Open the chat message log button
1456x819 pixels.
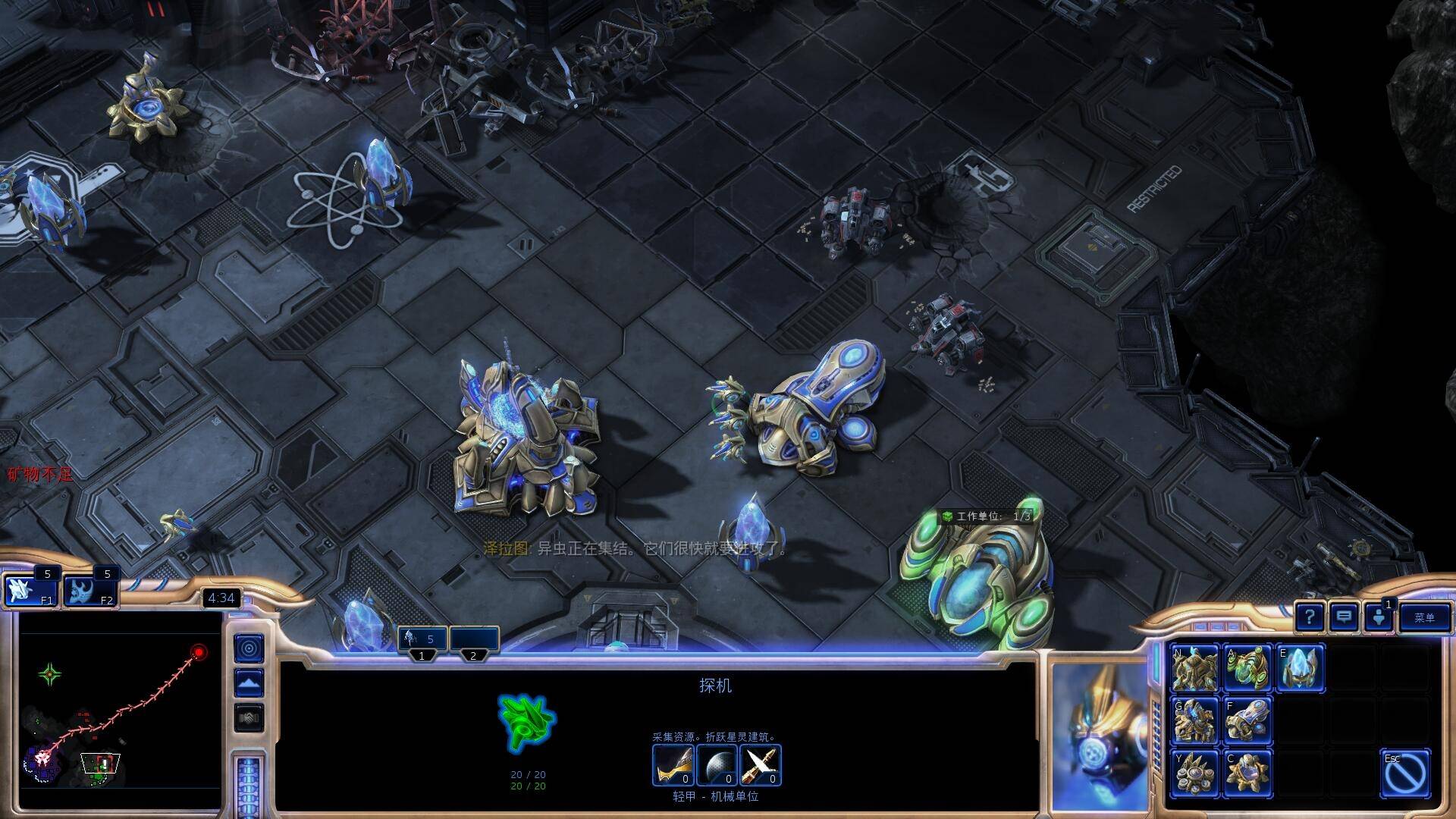[1344, 617]
